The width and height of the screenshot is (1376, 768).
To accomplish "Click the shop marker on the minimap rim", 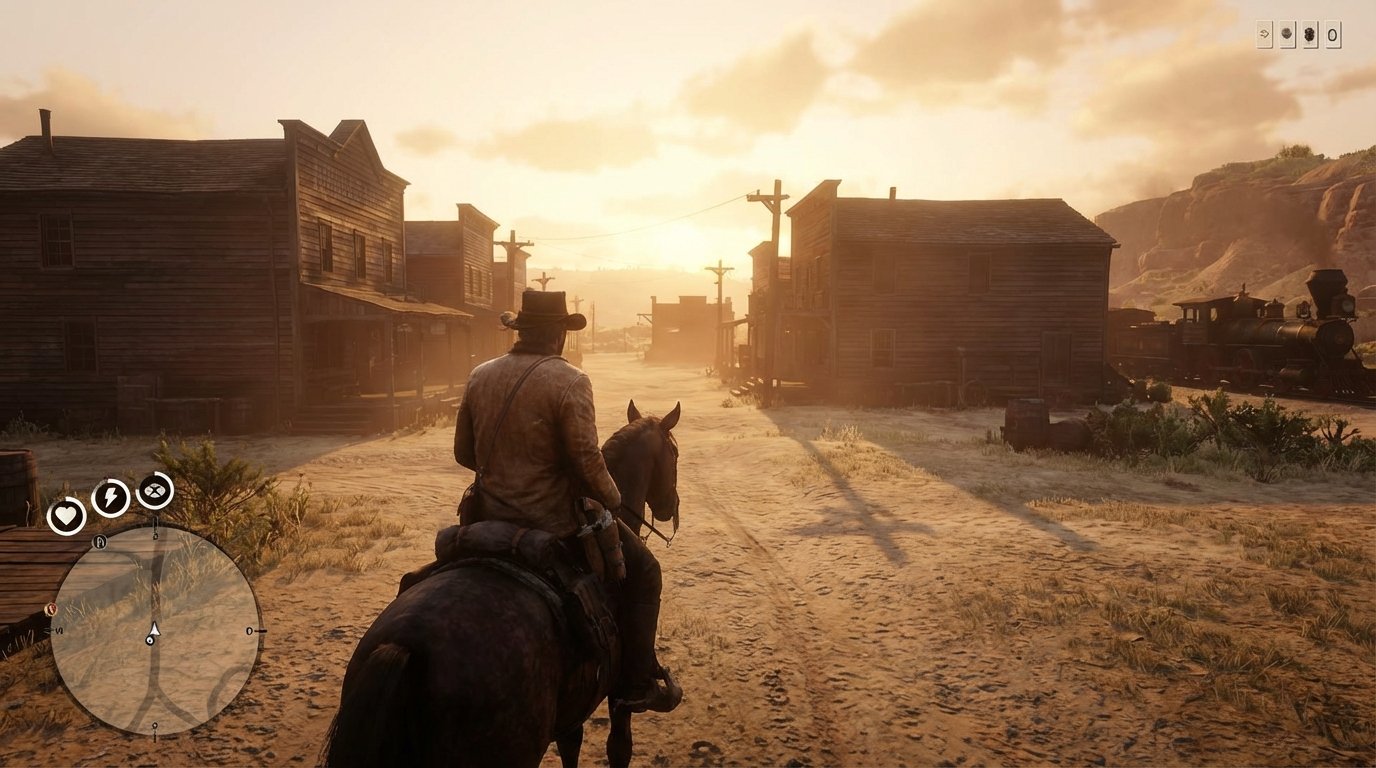I will (x=99, y=542).
